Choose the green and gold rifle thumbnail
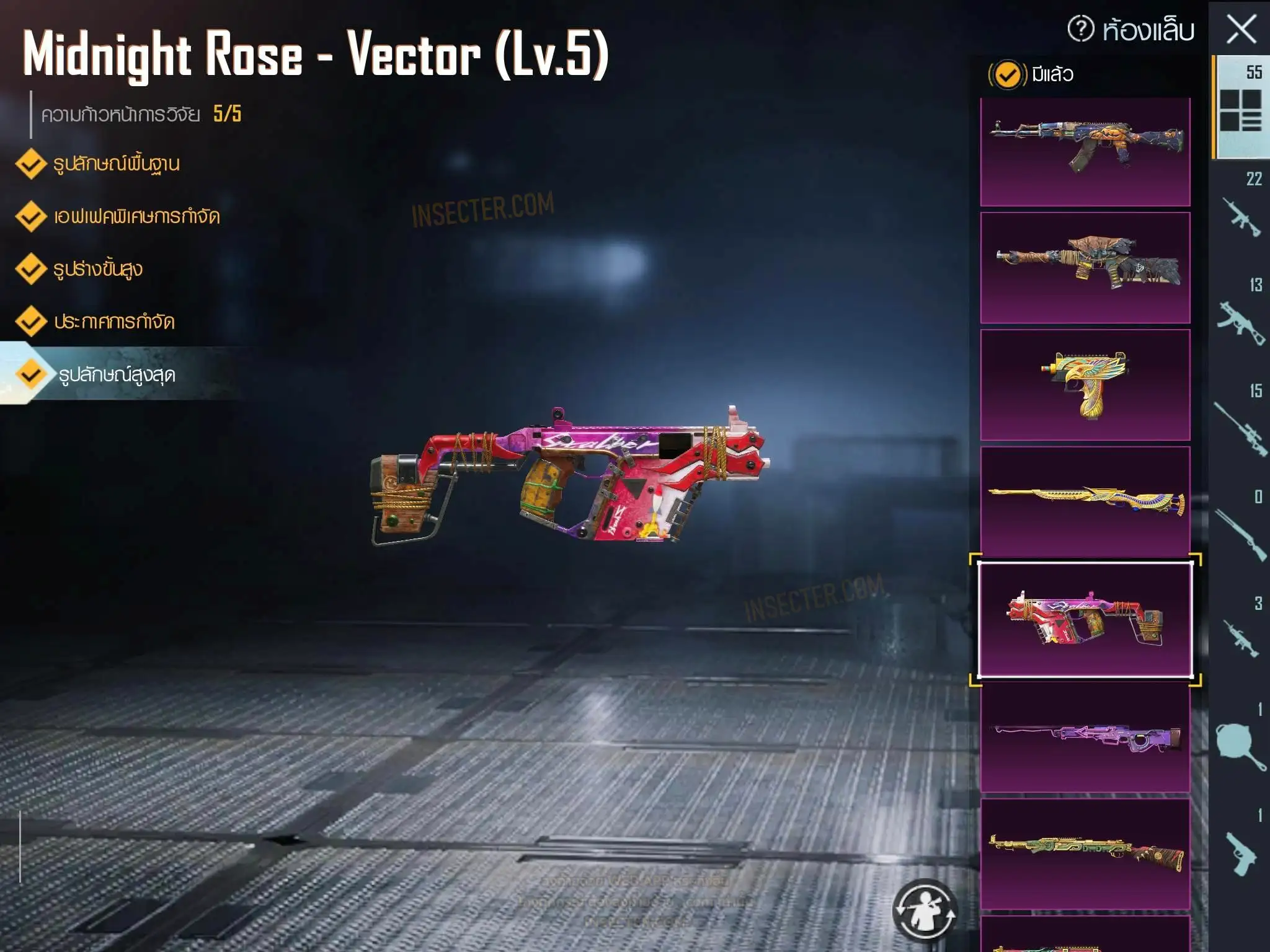Image resolution: width=1270 pixels, height=952 pixels. (1085, 853)
